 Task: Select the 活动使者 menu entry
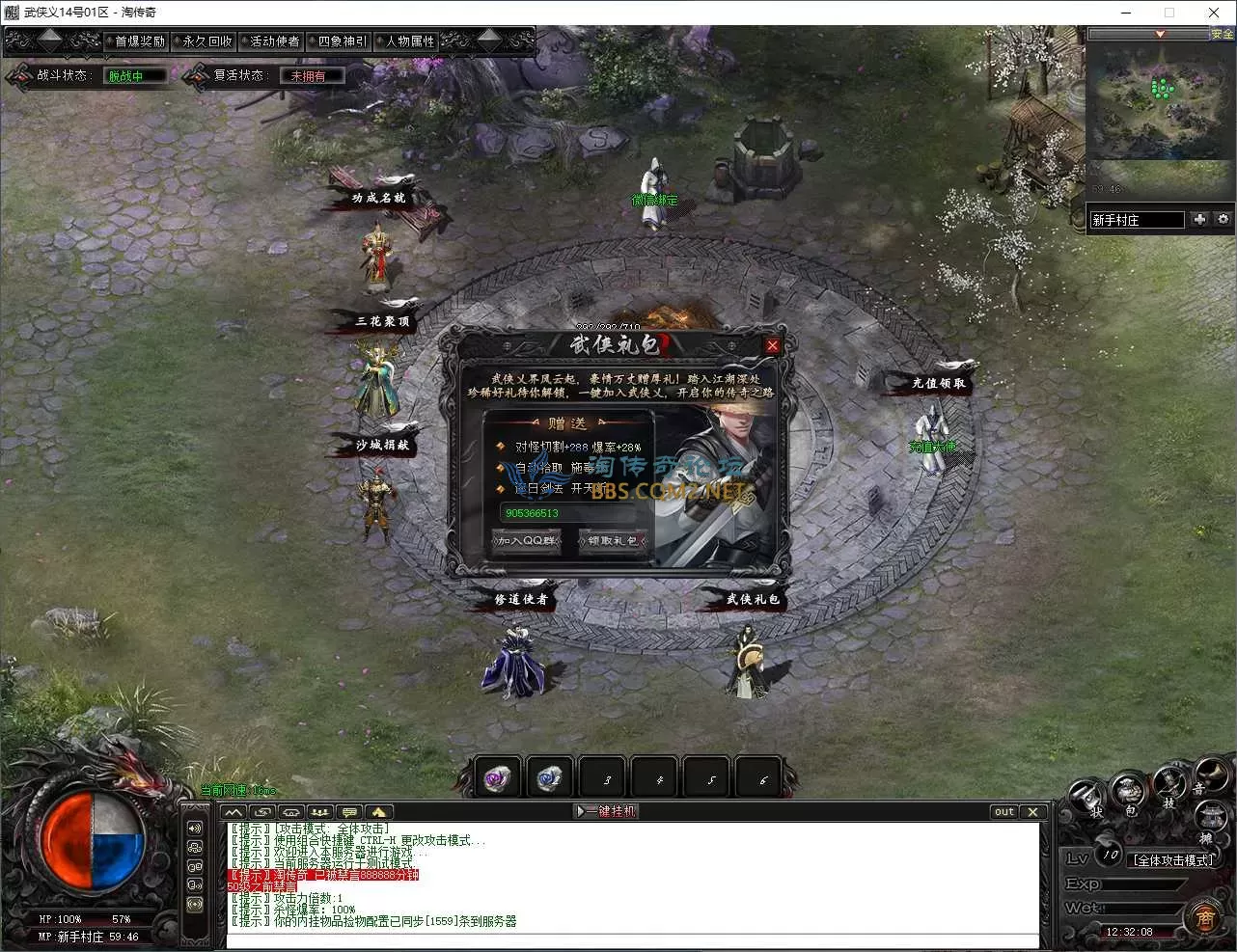(x=275, y=41)
